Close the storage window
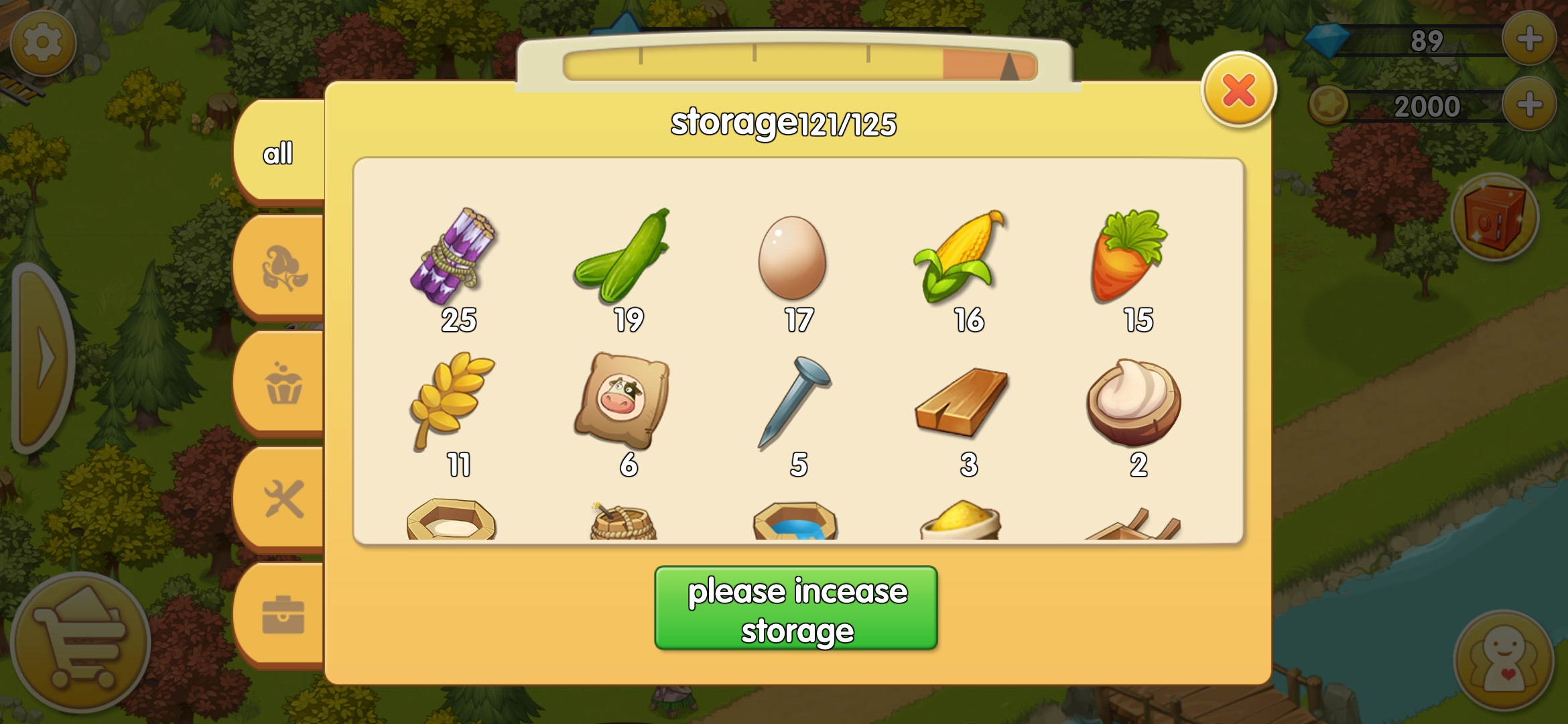The height and width of the screenshot is (724, 1568). pos(1238,90)
